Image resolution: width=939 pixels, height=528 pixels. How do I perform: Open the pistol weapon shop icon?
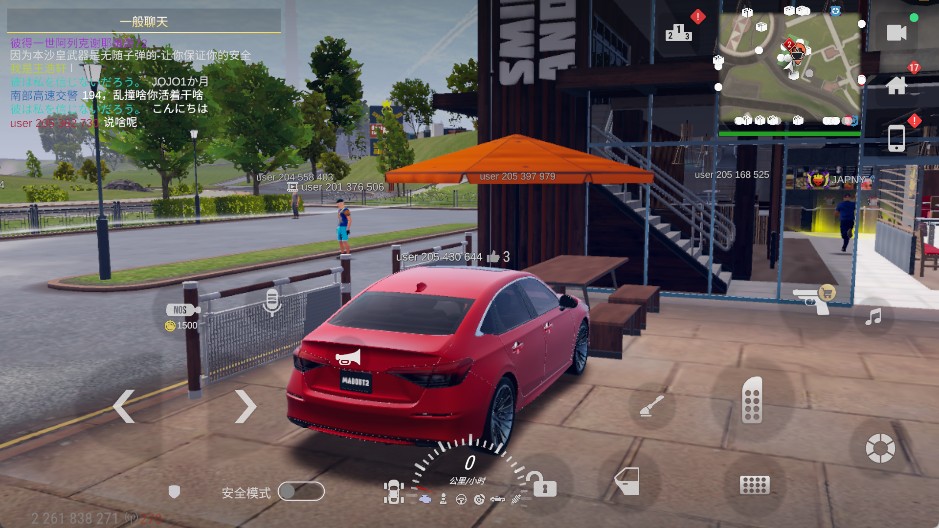811,299
